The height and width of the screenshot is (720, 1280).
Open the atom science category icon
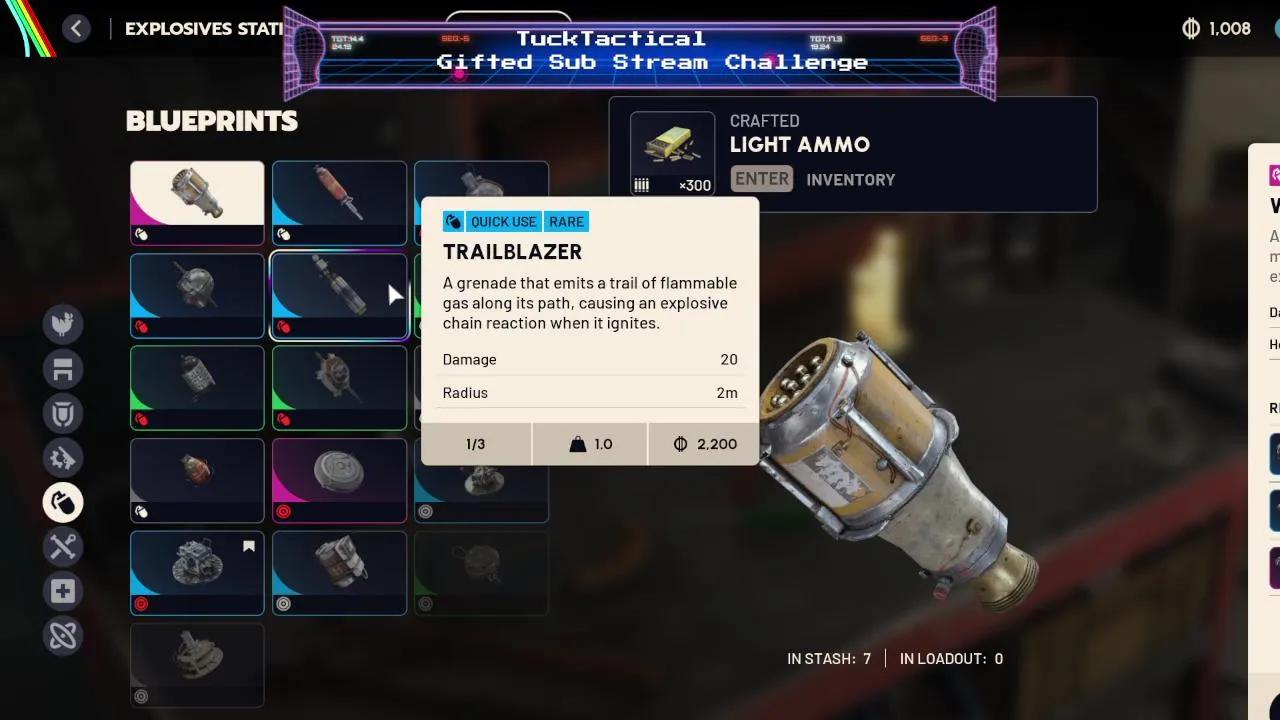63,635
